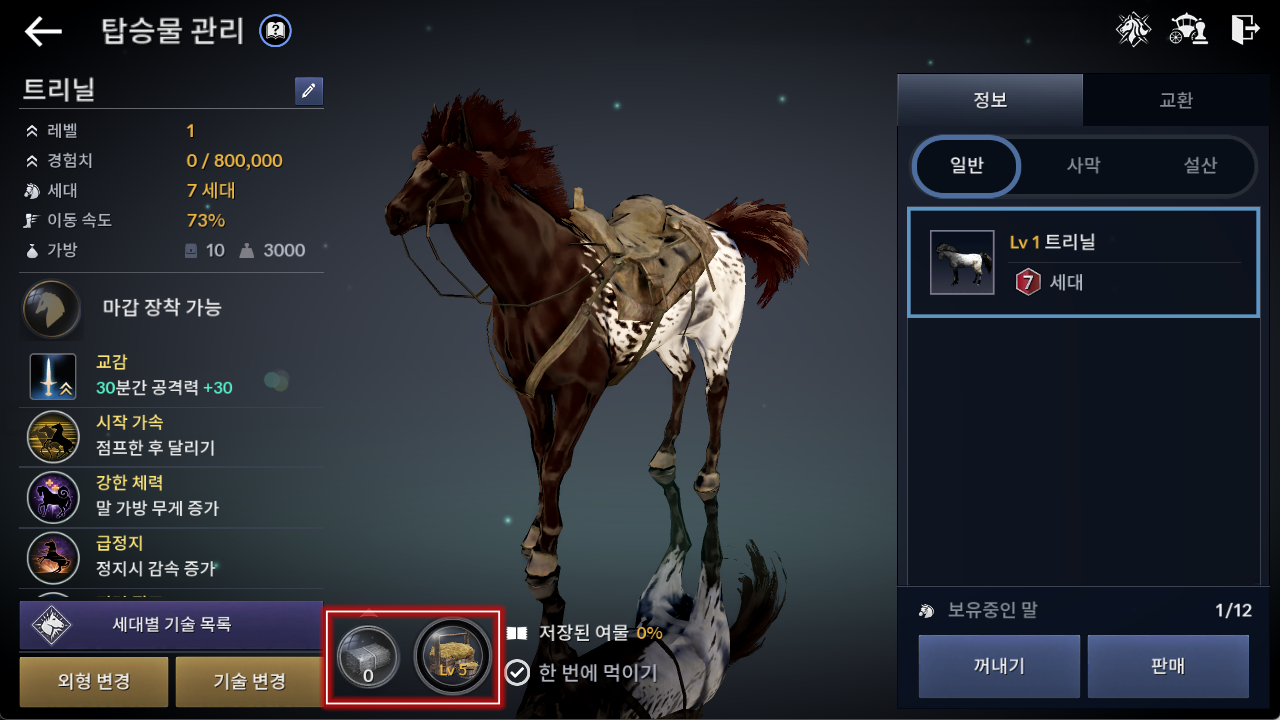The image size is (1280, 720).
Task: Select the 일반 terrain category
Action: pyautogui.click(x=966, y=166)
